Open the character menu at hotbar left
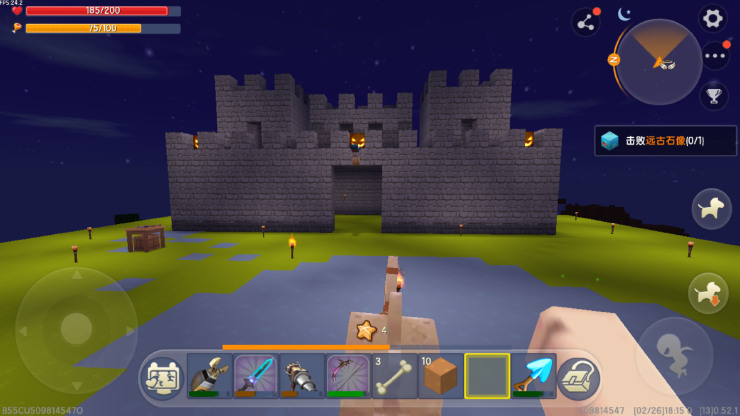 pyautogui.click(x=164, y=377)
